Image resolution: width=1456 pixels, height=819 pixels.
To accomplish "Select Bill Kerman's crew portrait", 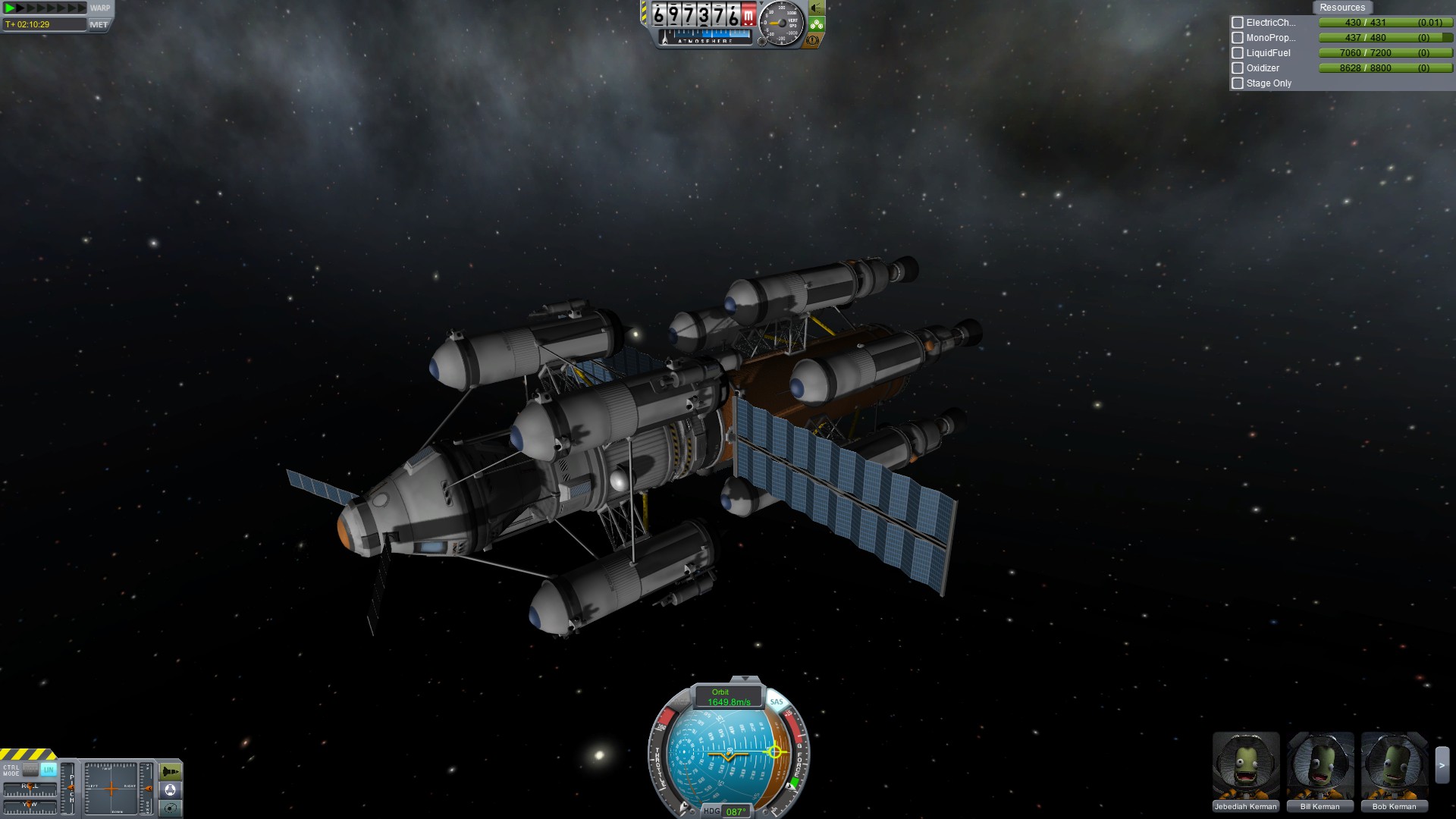I will pyautogui.click(x=1319, y=766).
